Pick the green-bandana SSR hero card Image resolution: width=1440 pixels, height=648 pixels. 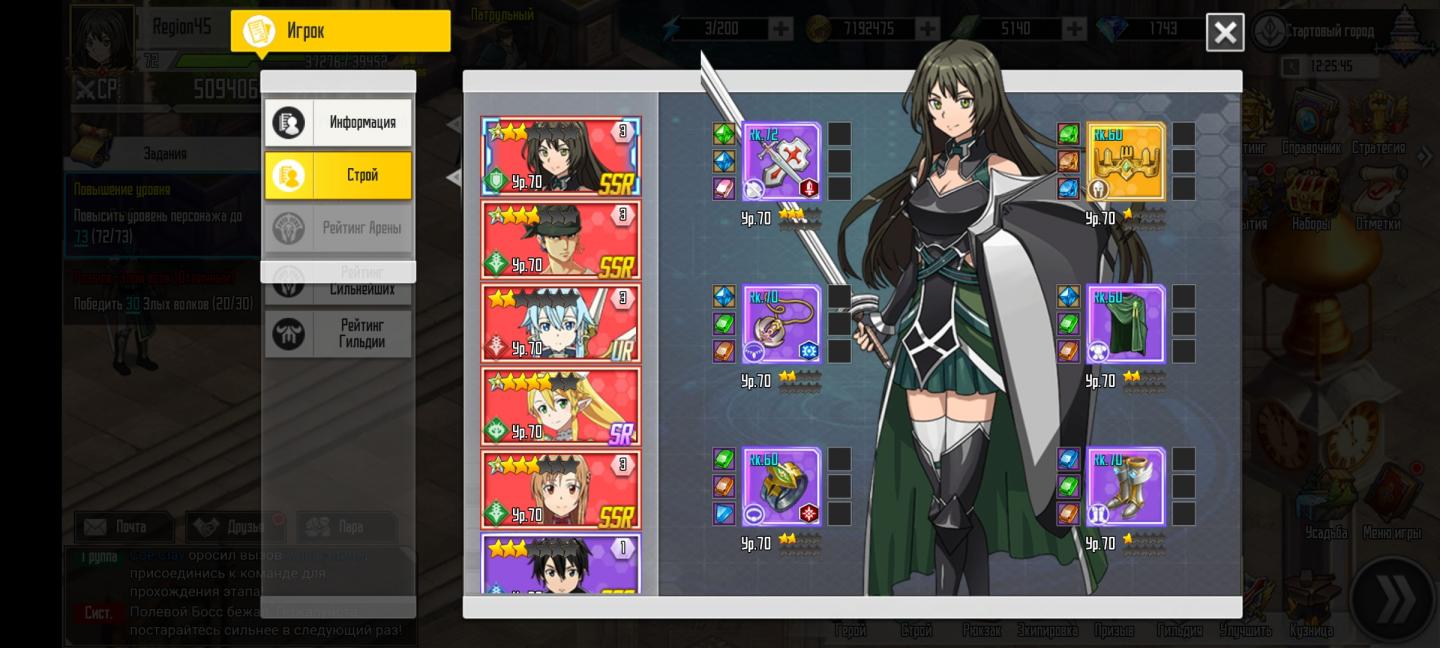click(x=561, y=240)
